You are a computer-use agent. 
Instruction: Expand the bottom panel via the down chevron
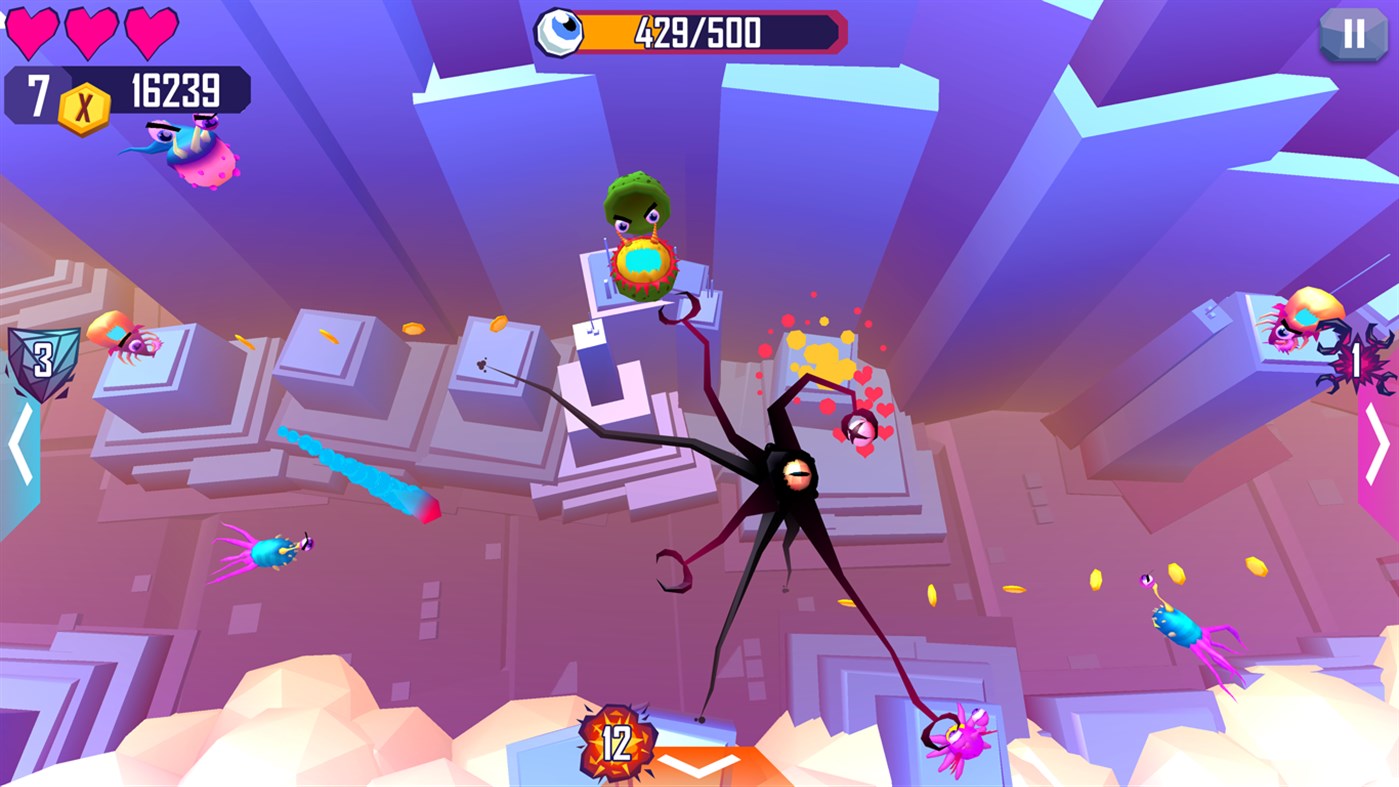click(700, 766)
